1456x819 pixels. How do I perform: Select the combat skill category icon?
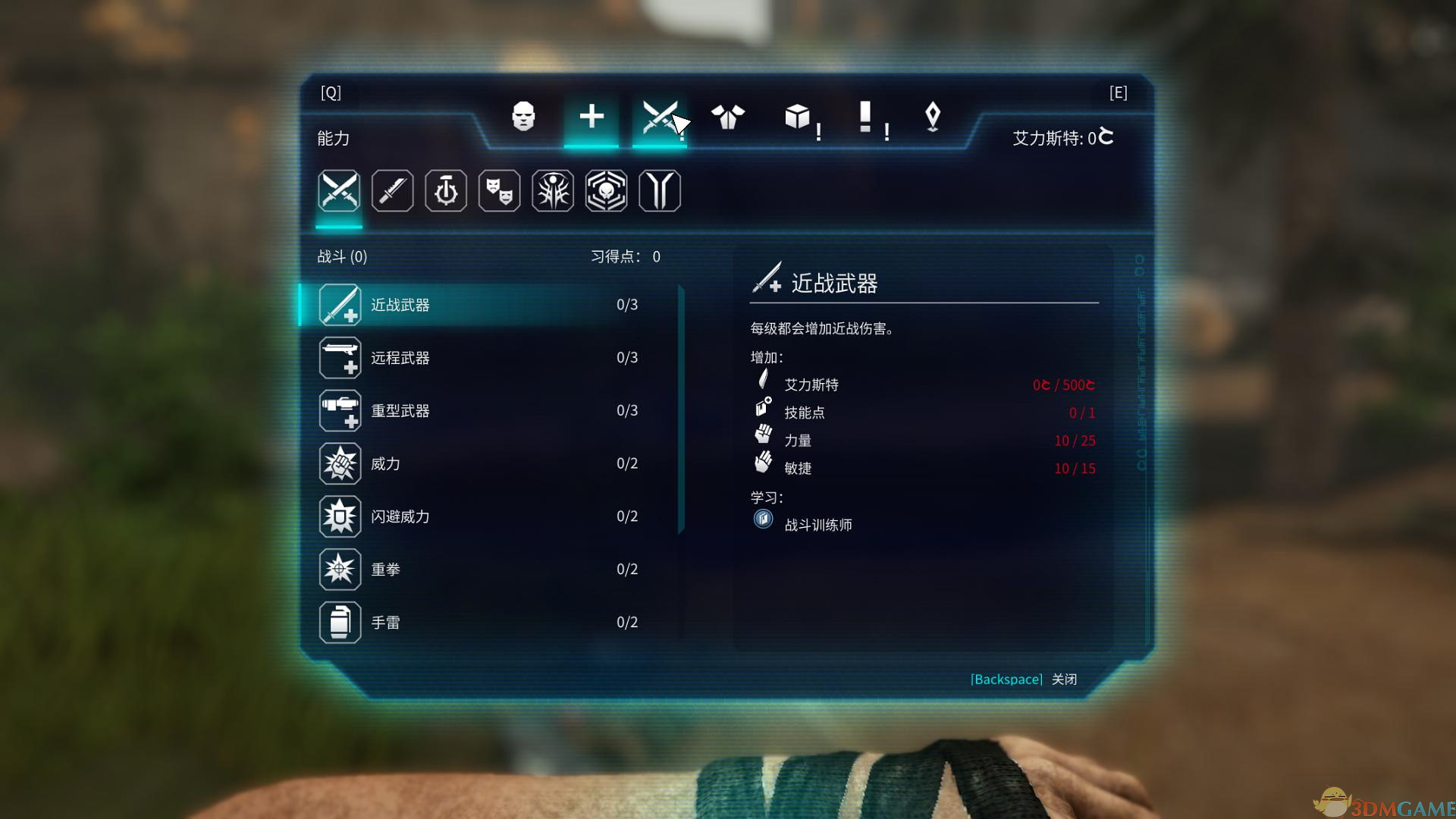pos(339,190)
